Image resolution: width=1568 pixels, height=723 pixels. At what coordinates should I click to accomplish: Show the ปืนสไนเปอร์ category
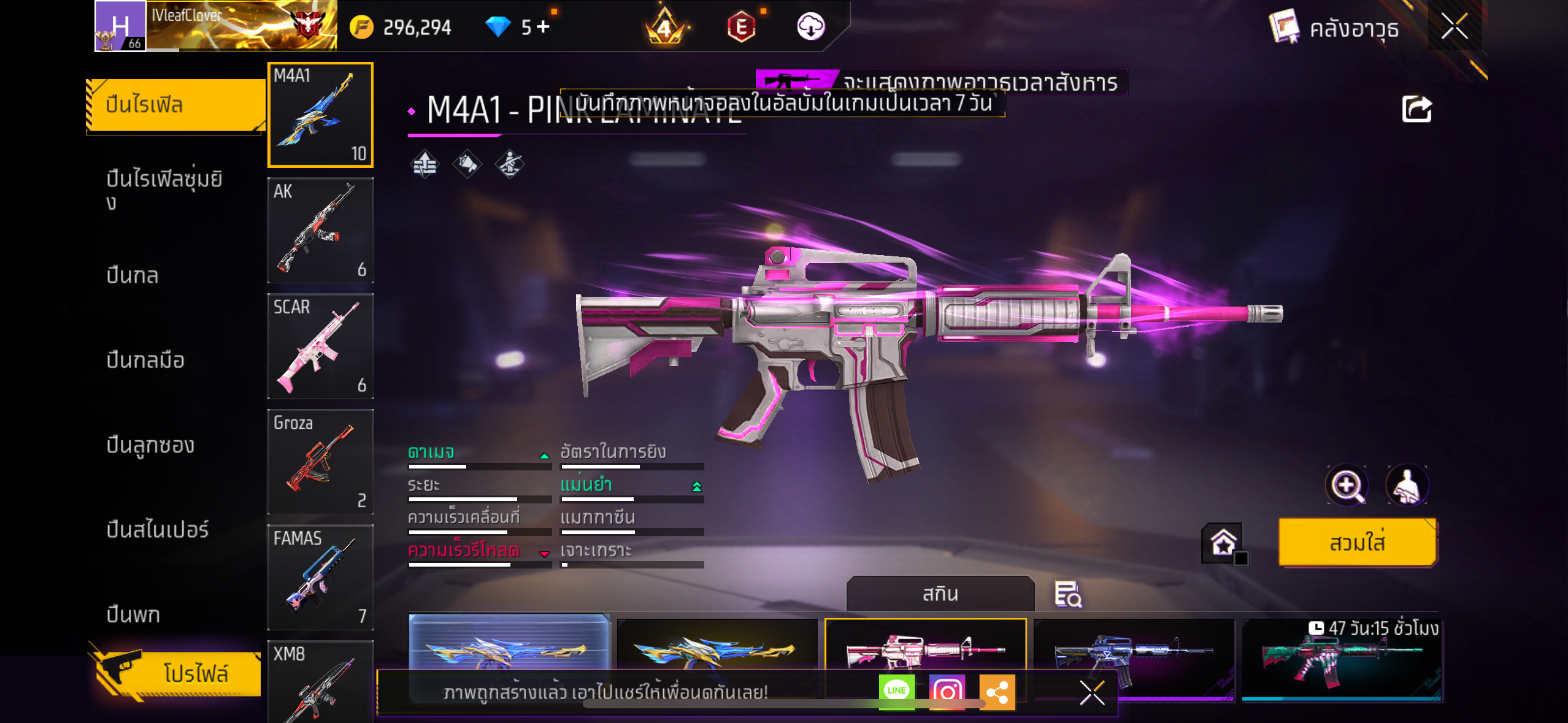tap(158, 529)
